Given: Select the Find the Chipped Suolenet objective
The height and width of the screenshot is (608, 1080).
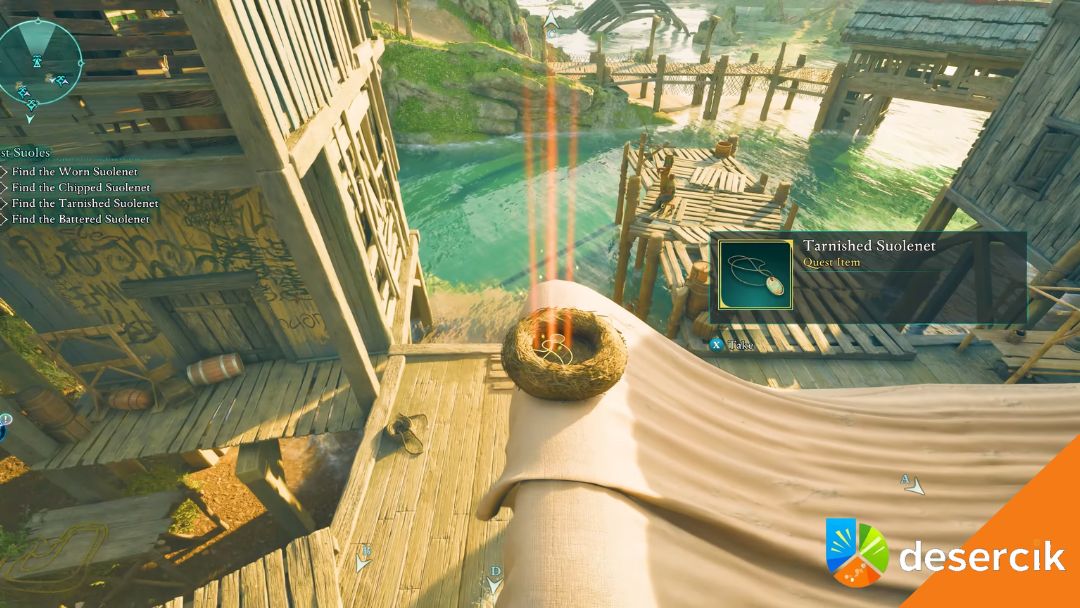Looking at the screenshot, I should (80, 188).
